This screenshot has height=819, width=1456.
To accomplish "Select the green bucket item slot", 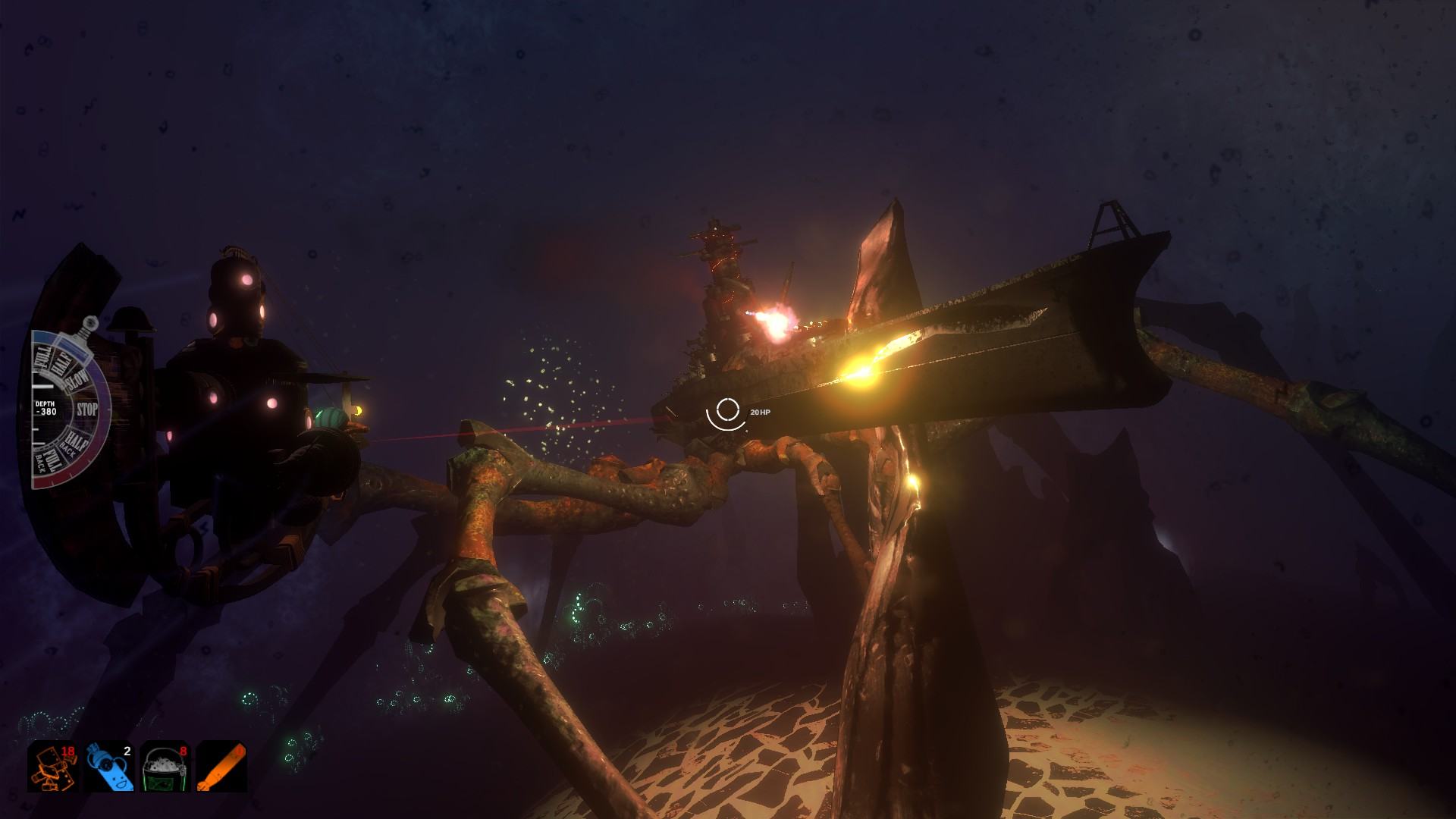I will coord(165,766).
